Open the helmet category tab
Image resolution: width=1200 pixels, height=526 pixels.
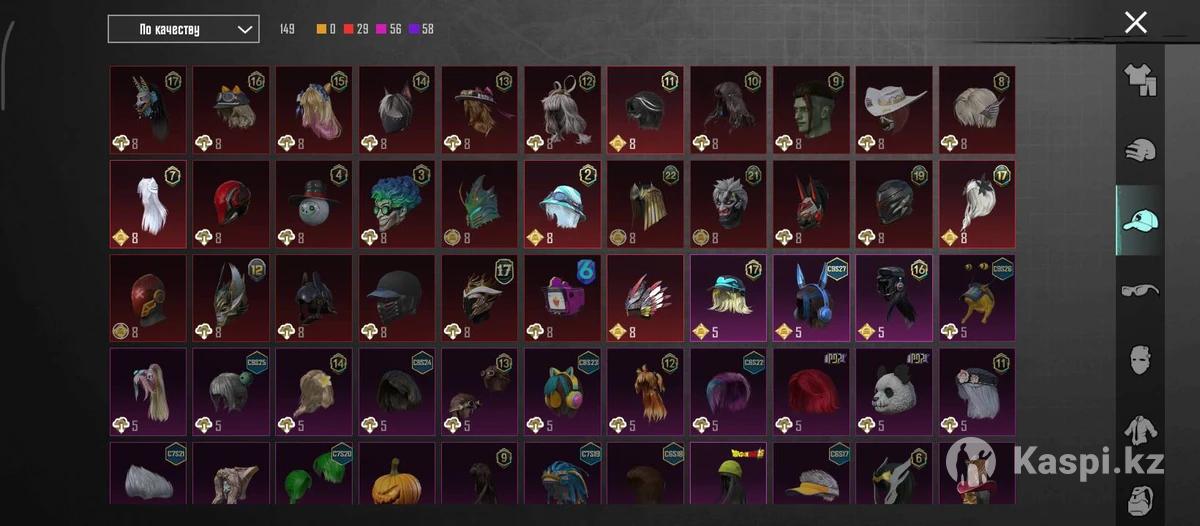(x=1140, y=151)
